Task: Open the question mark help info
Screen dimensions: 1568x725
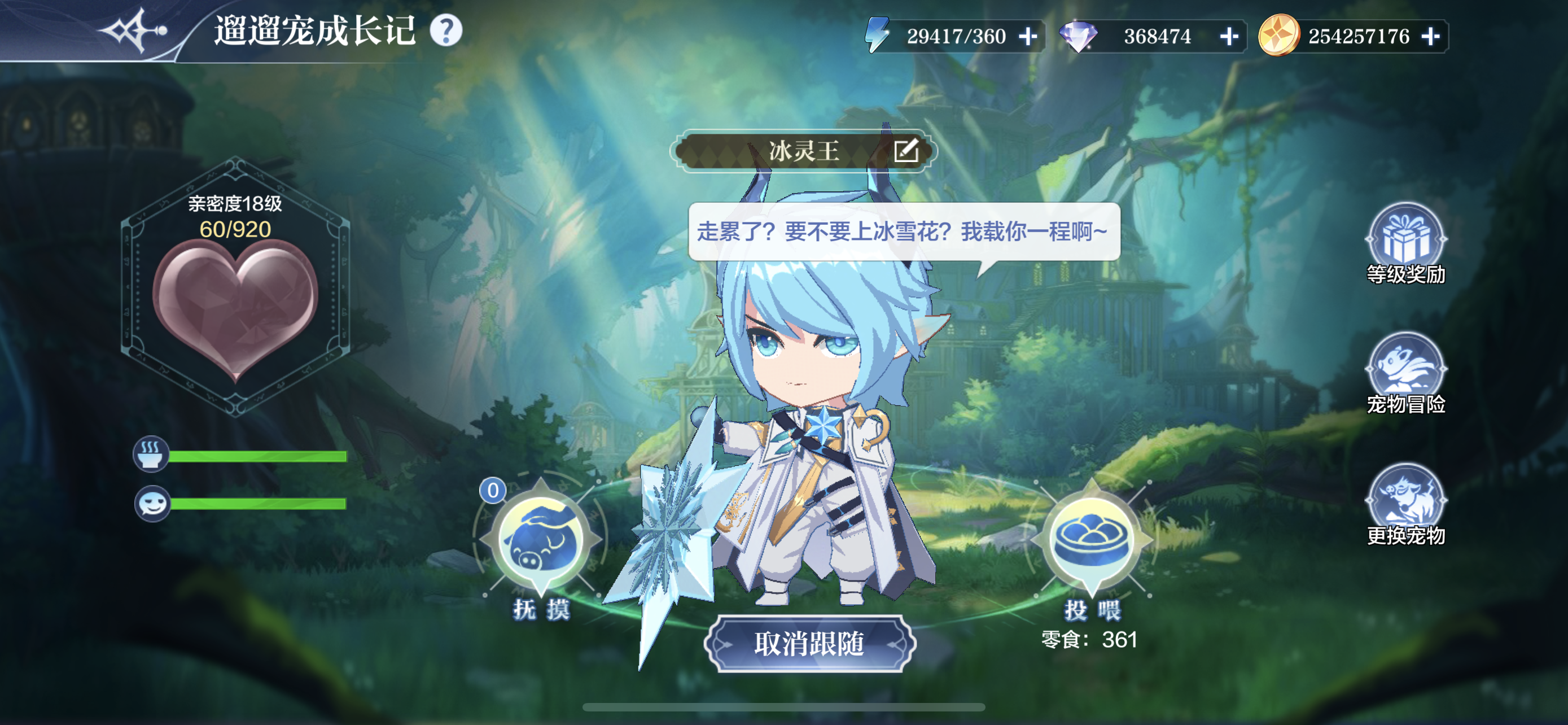Action: tap(446, 30)
